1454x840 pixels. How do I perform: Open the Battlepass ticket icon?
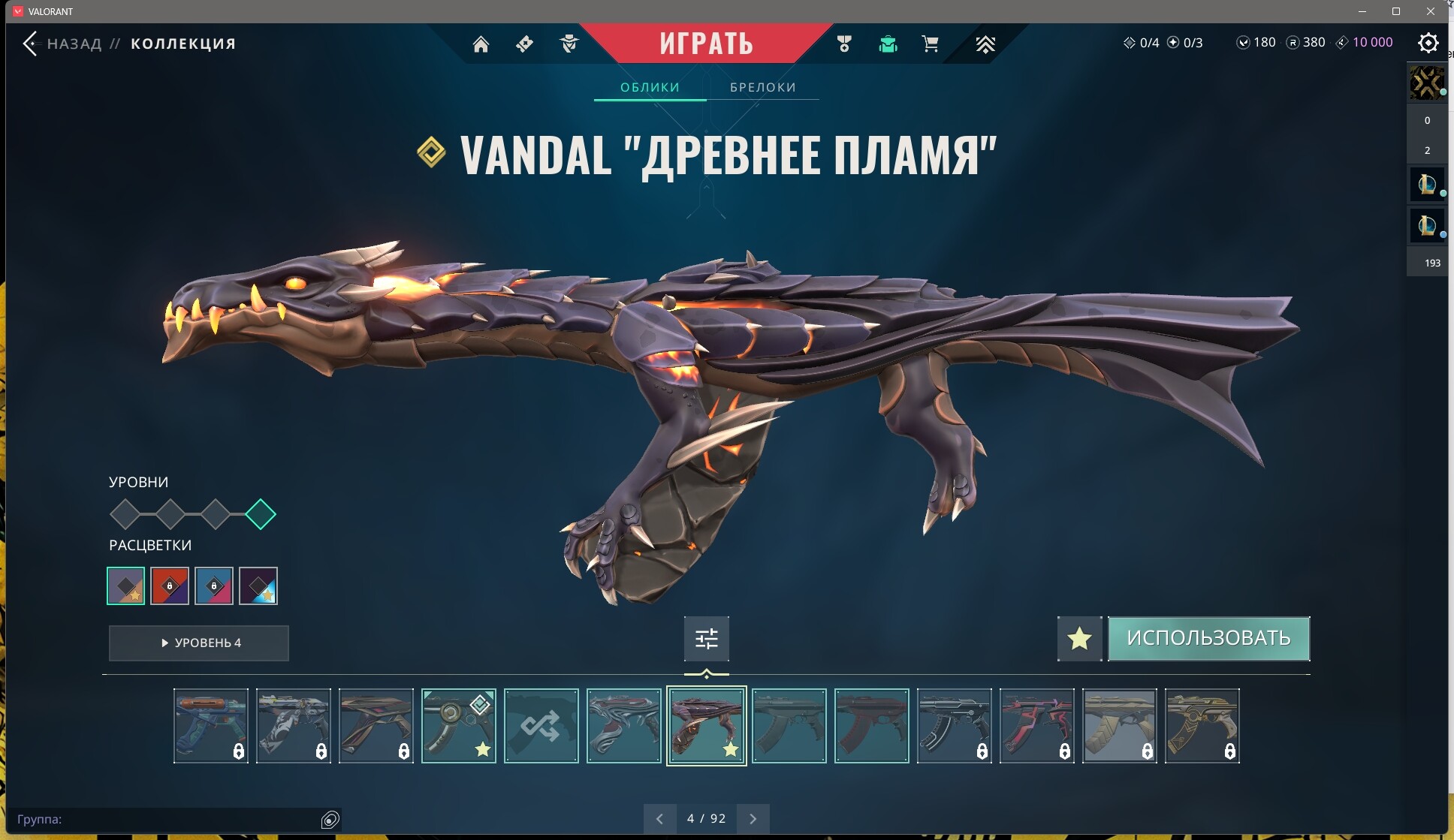pos(524,44)
